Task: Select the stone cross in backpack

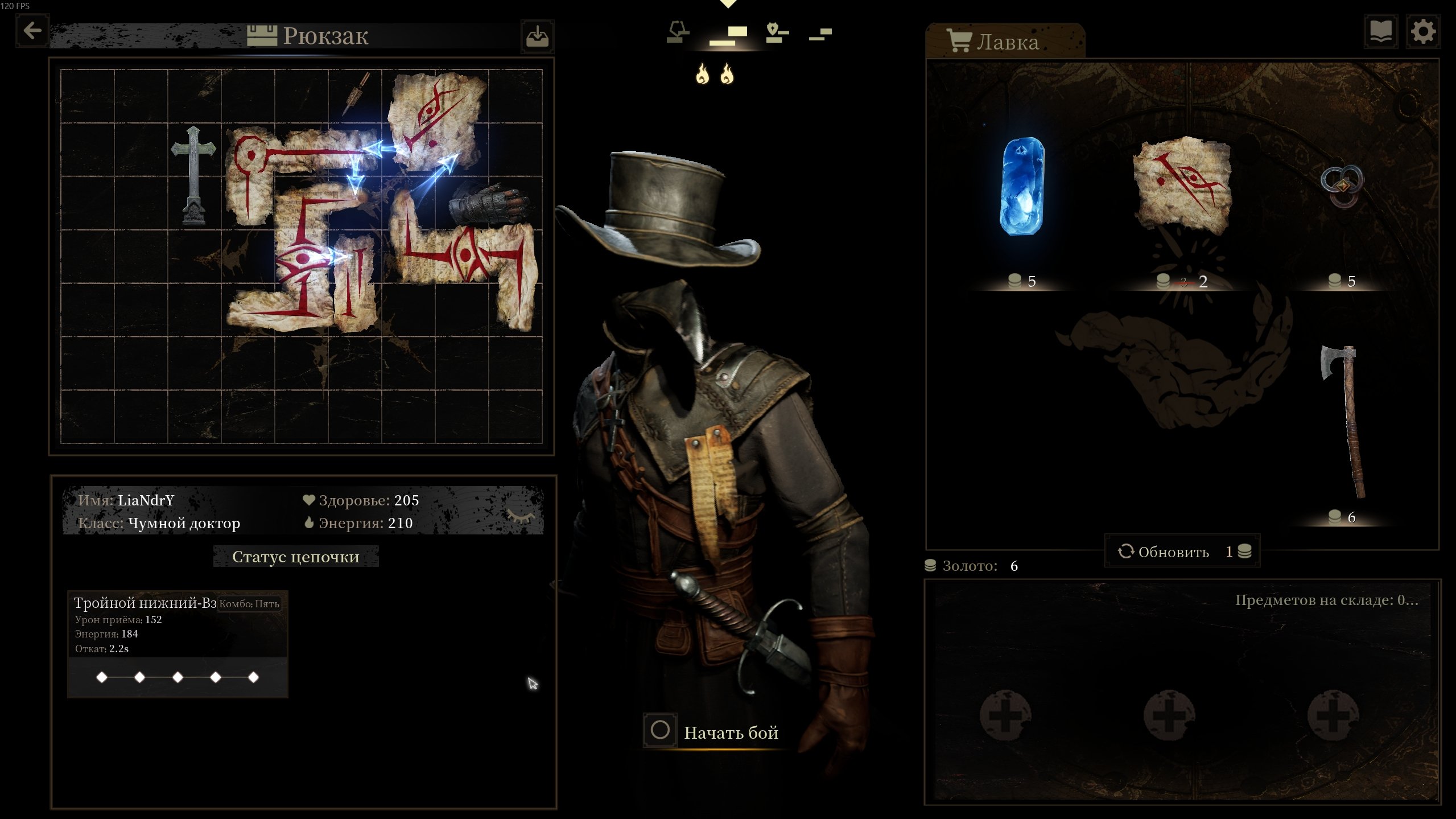Action: coord(193,175)
